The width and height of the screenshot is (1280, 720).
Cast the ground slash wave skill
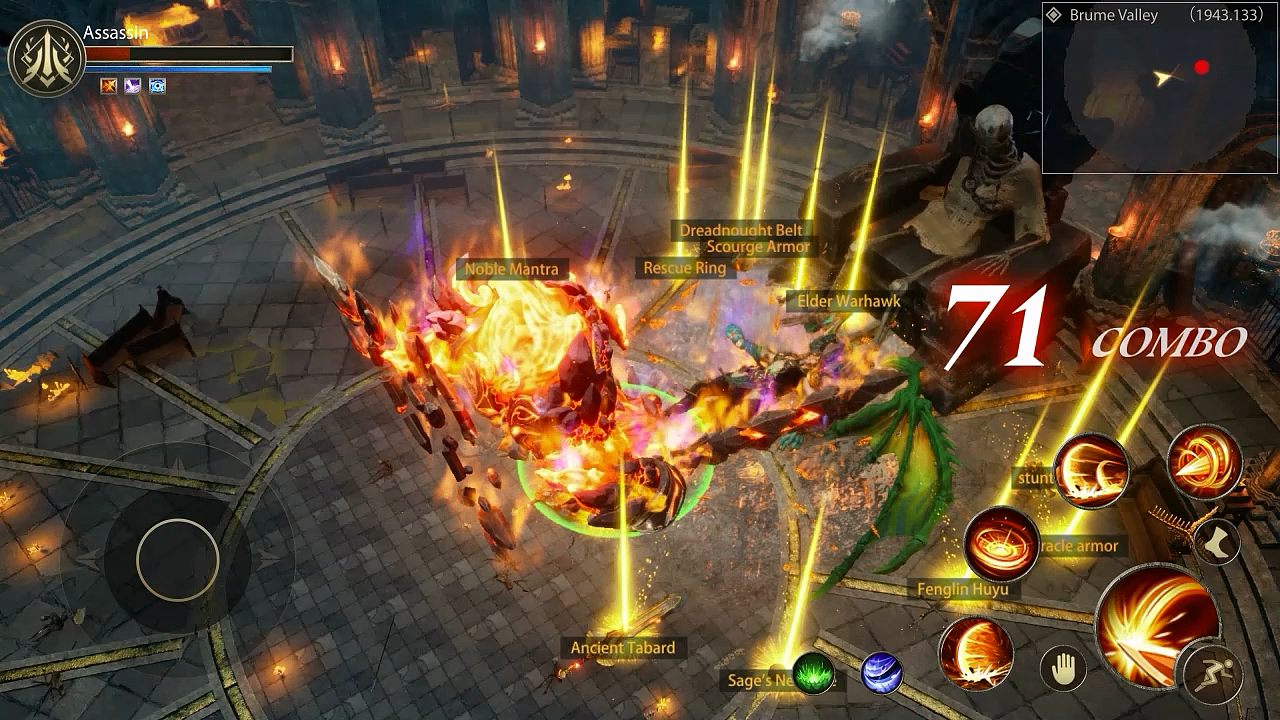(1090, 470)
